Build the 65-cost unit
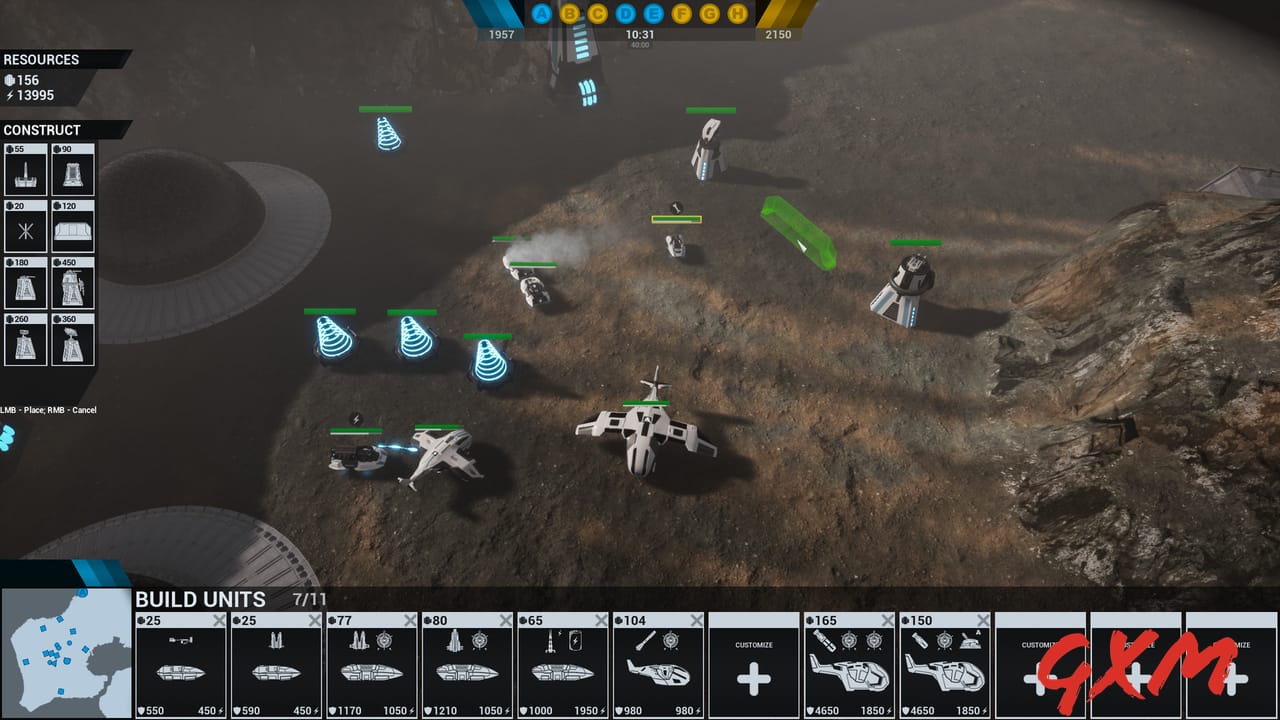The image size is (1280, 720). coord(563,665)
